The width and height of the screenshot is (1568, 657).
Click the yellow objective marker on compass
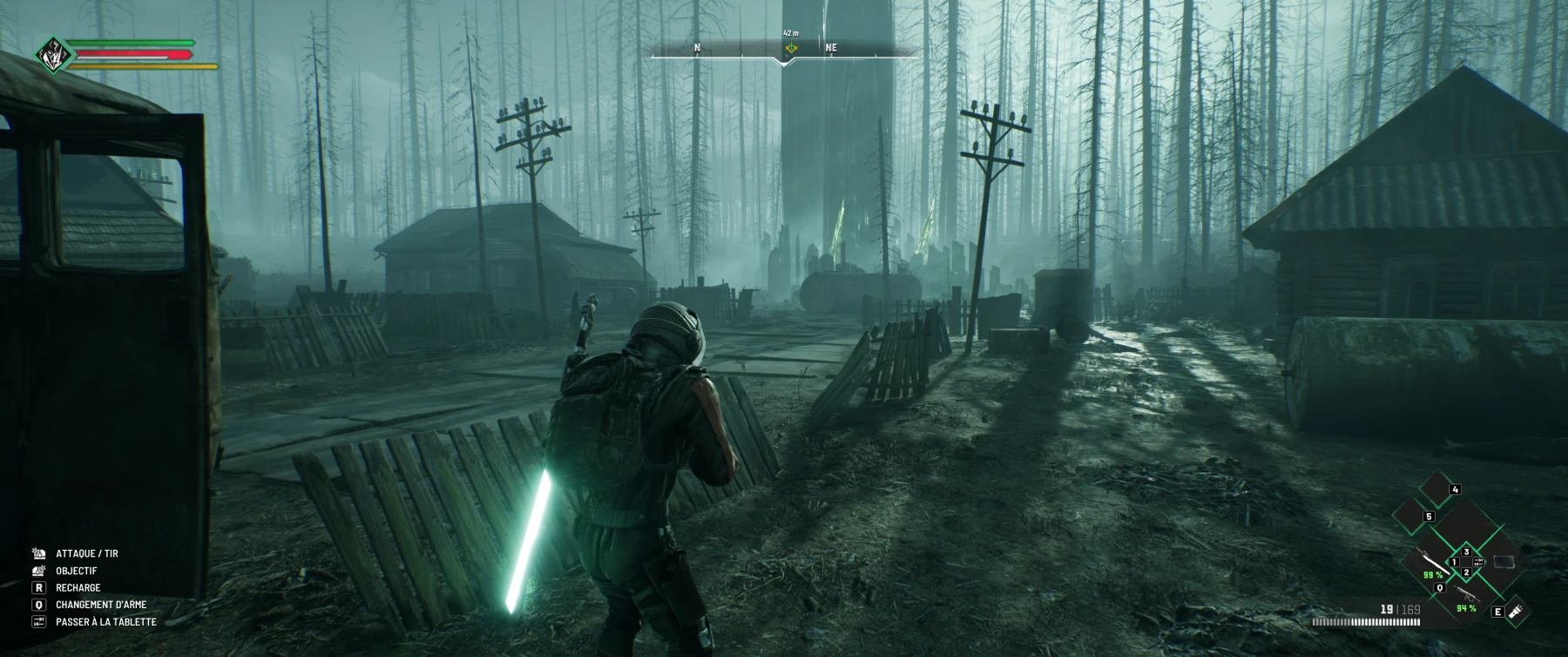coord(791,48)
